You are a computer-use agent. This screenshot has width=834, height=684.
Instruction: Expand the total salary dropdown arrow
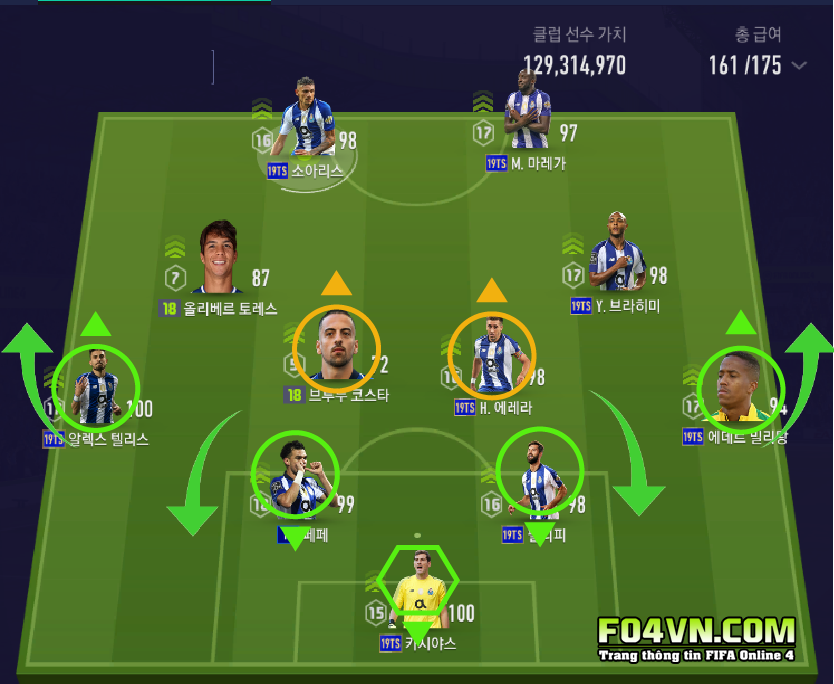(799, 66)
